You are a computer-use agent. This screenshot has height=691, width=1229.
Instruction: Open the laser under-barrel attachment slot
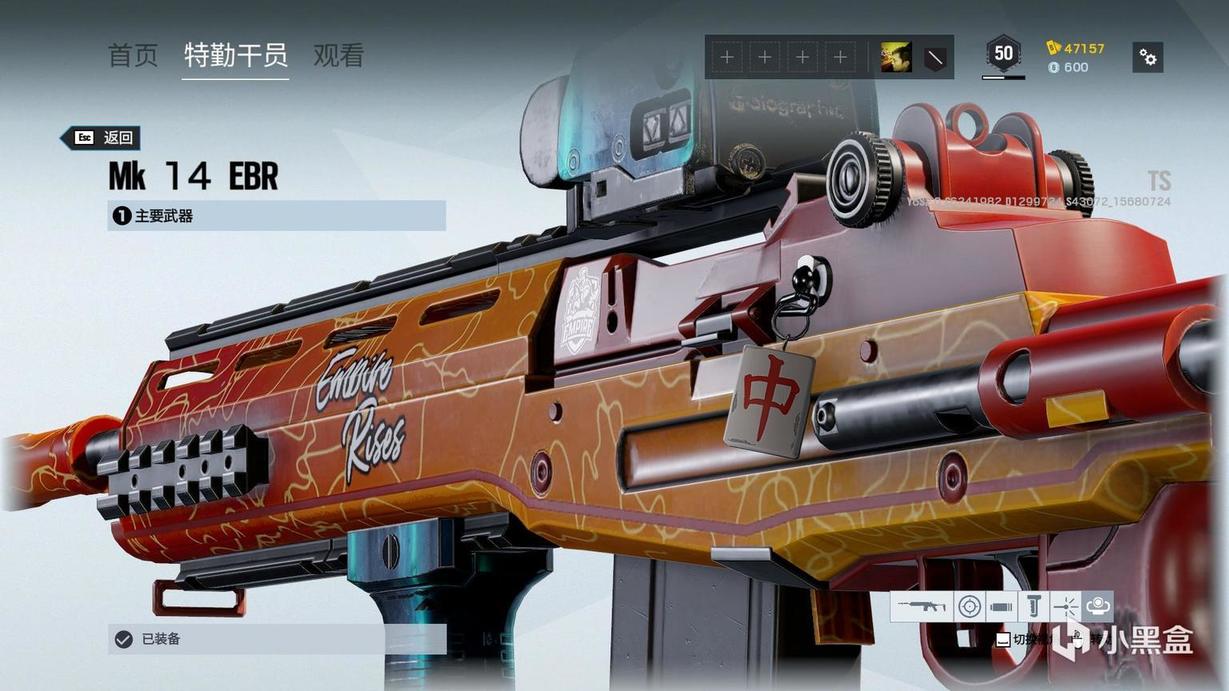pos(1065,606)
